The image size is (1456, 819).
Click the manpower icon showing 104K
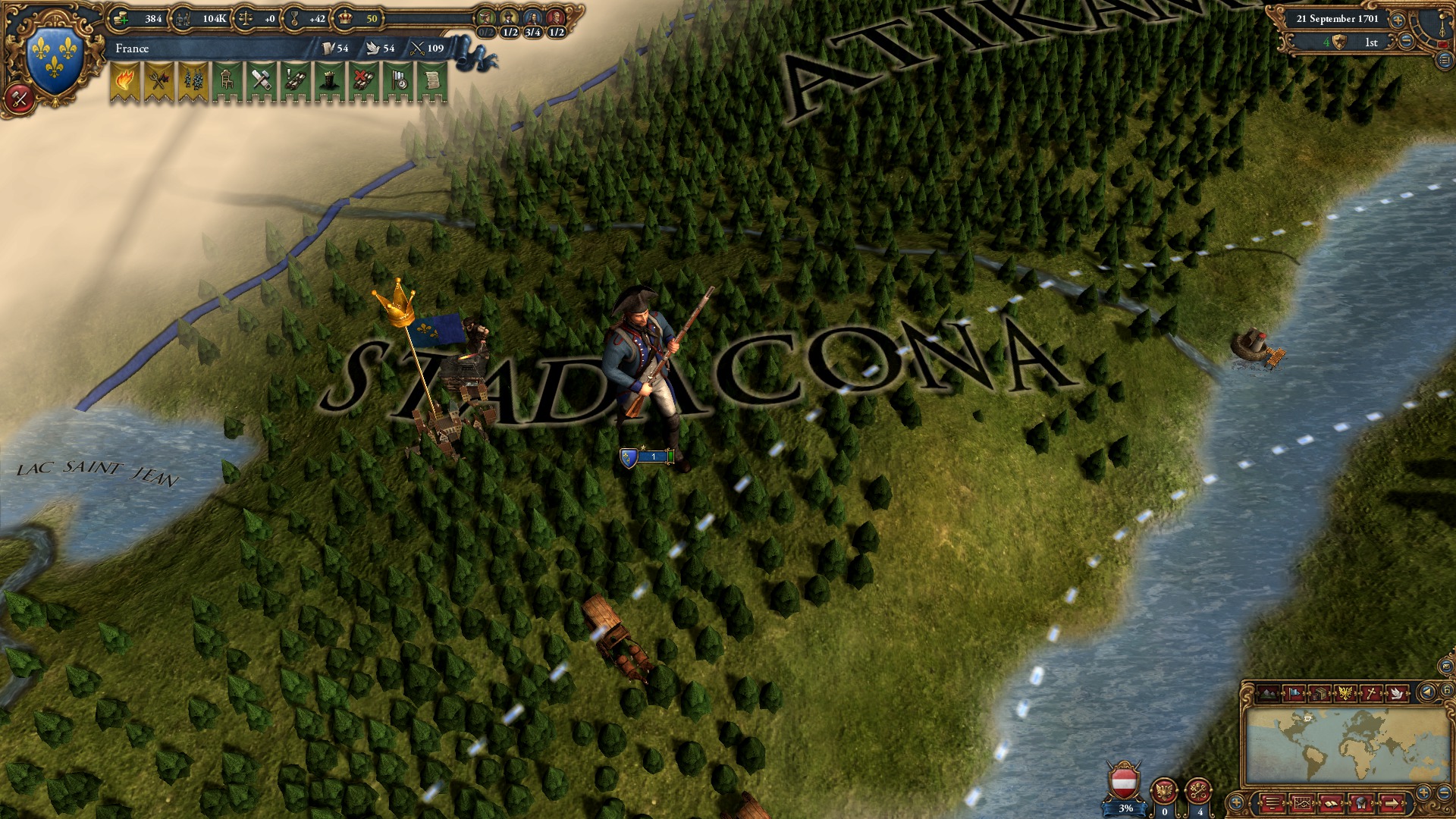pyautogui.click(x=184, y=18)
